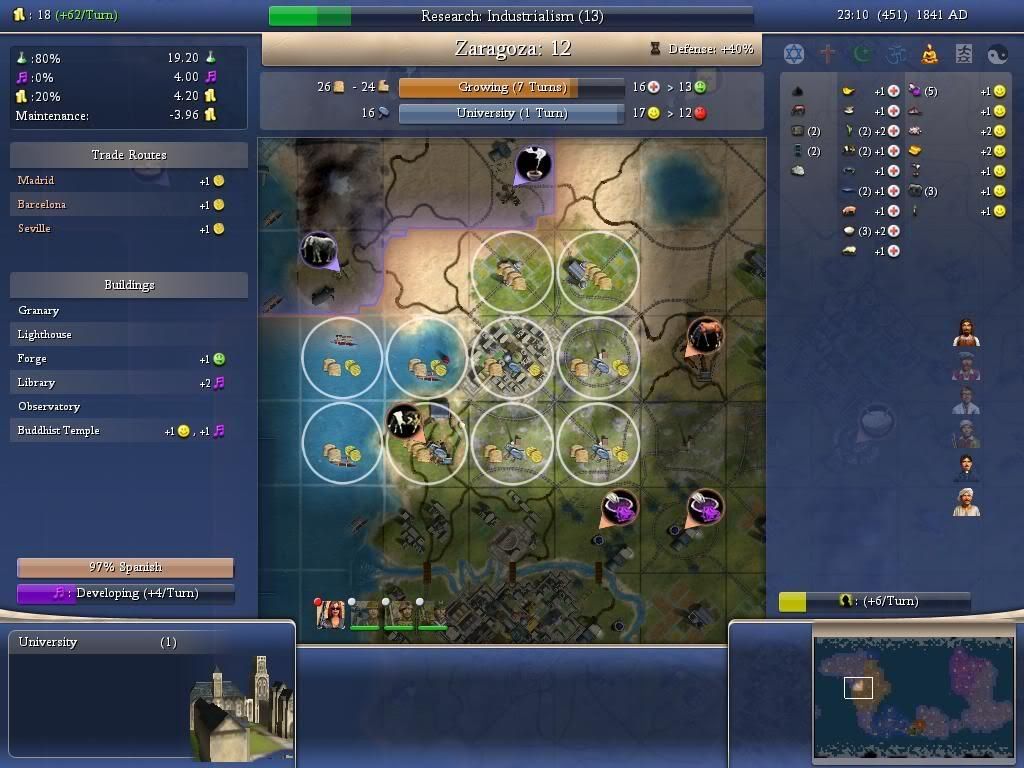Select the Library building entry

pyautogui.click(x=36, y=382)
